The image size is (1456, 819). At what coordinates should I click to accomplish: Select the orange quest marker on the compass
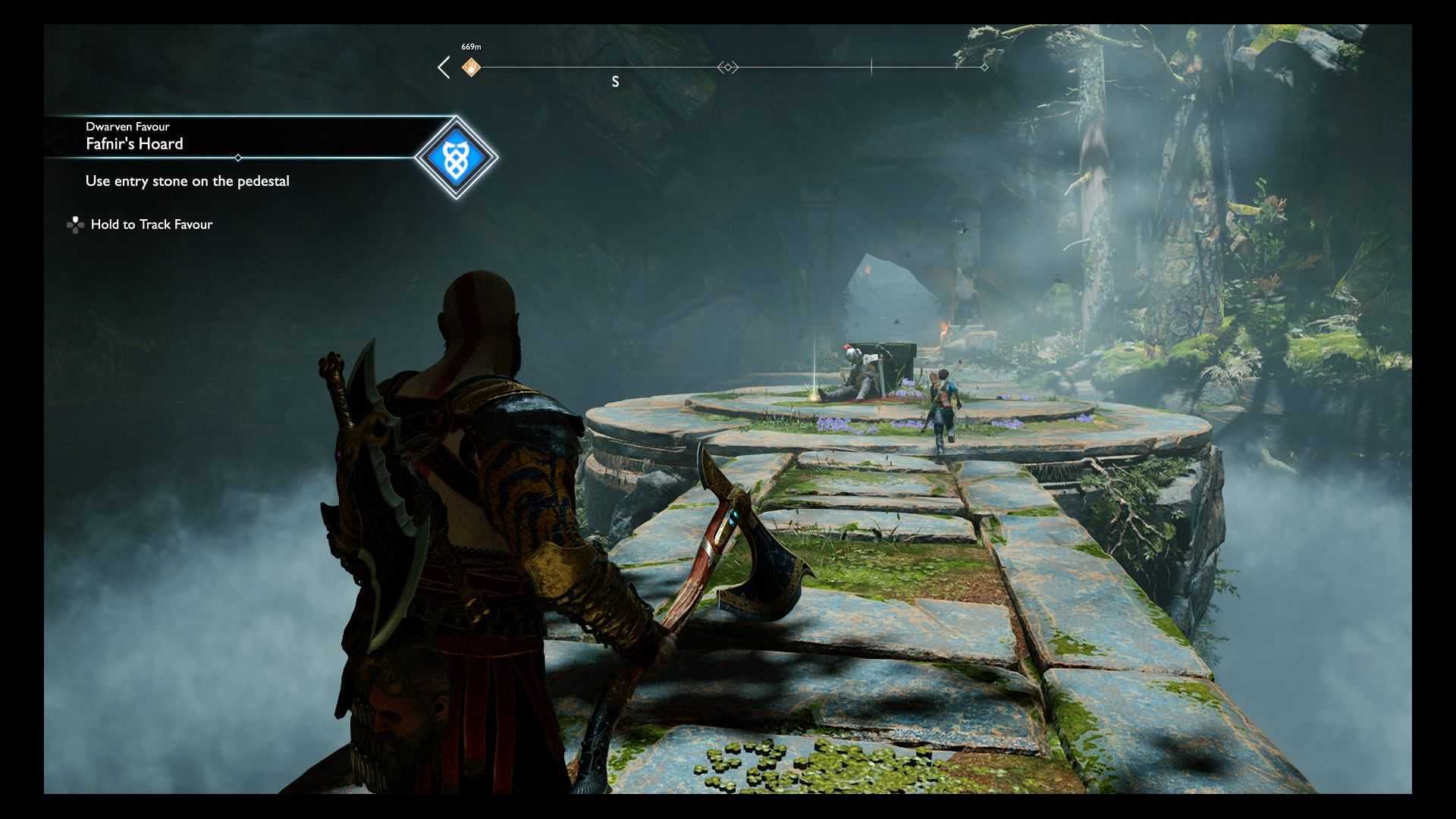pyautogui.click(x=471, y=67)
